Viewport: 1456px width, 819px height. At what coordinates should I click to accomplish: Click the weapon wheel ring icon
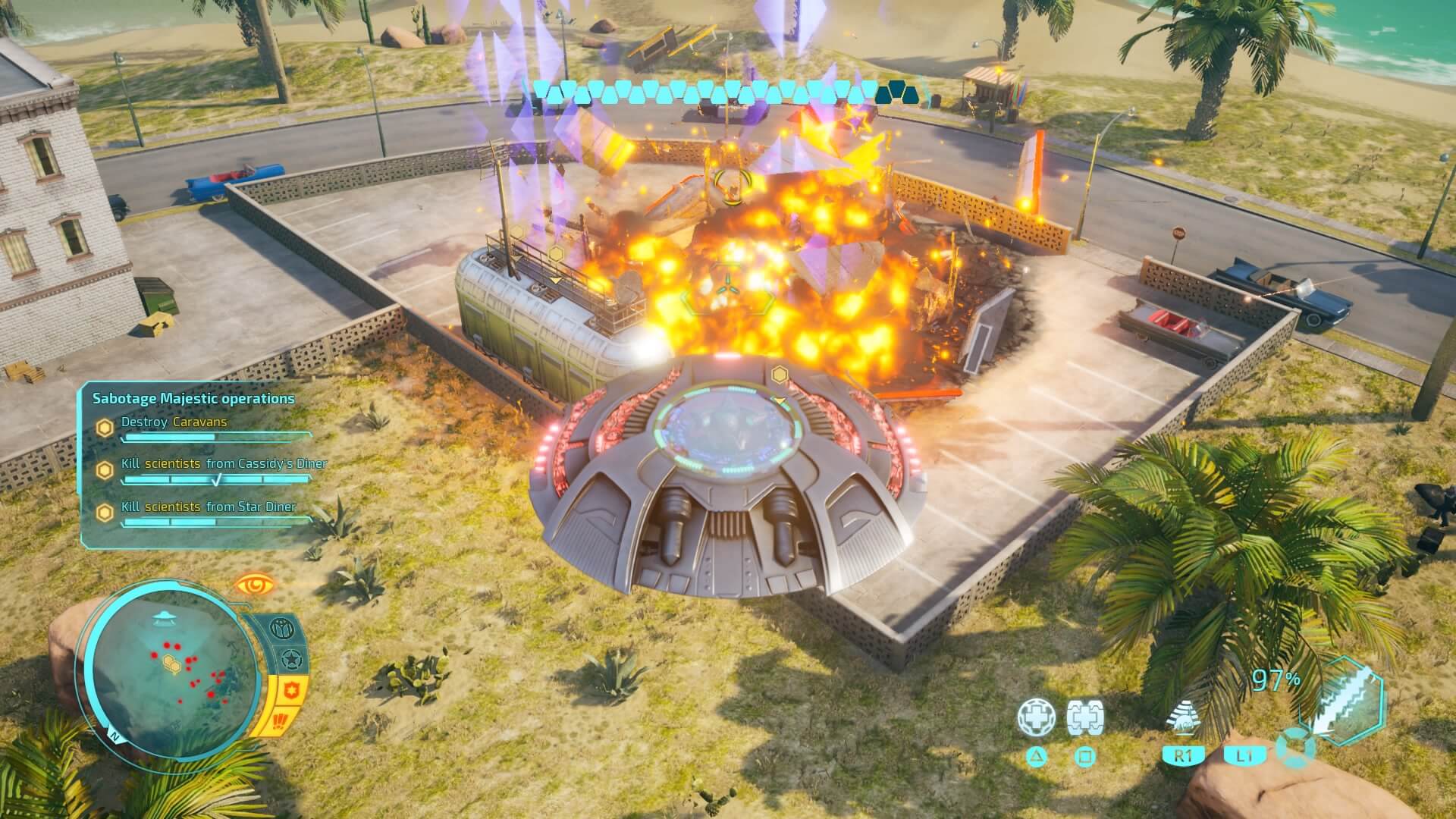pyautogui.click(x=1294, y=747)
